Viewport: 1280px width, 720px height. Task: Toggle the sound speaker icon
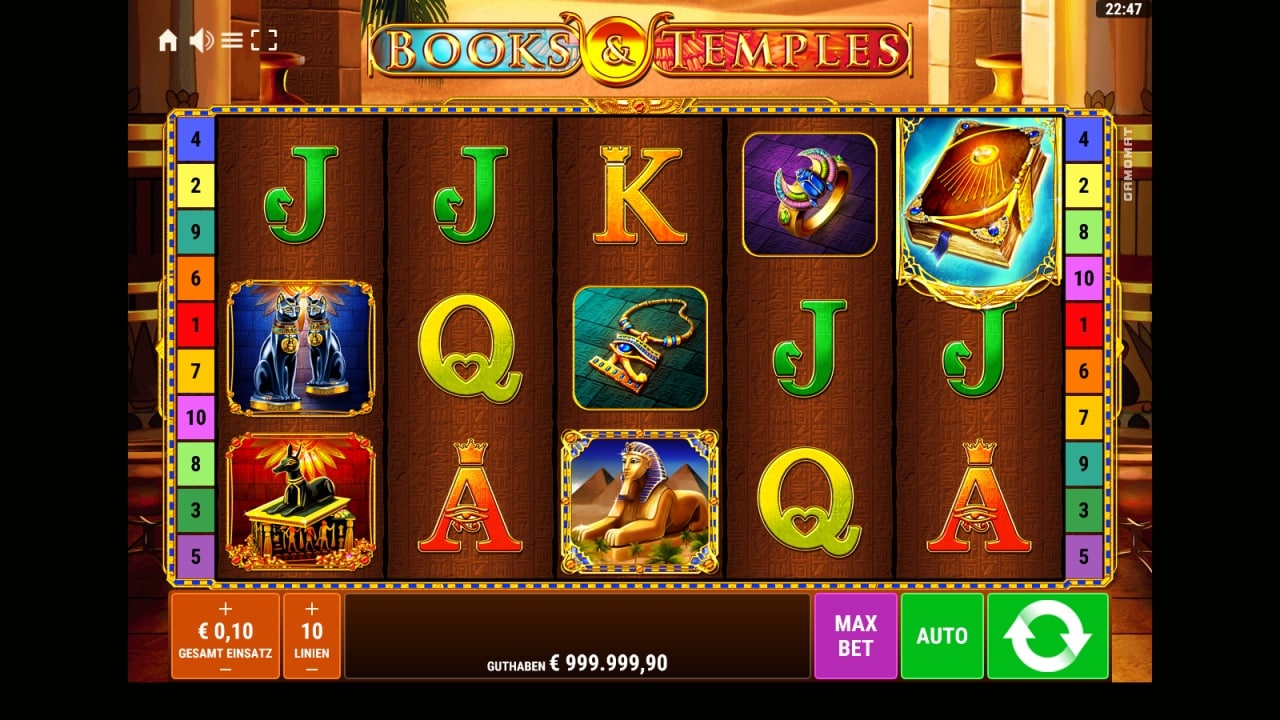coord(200,40)
